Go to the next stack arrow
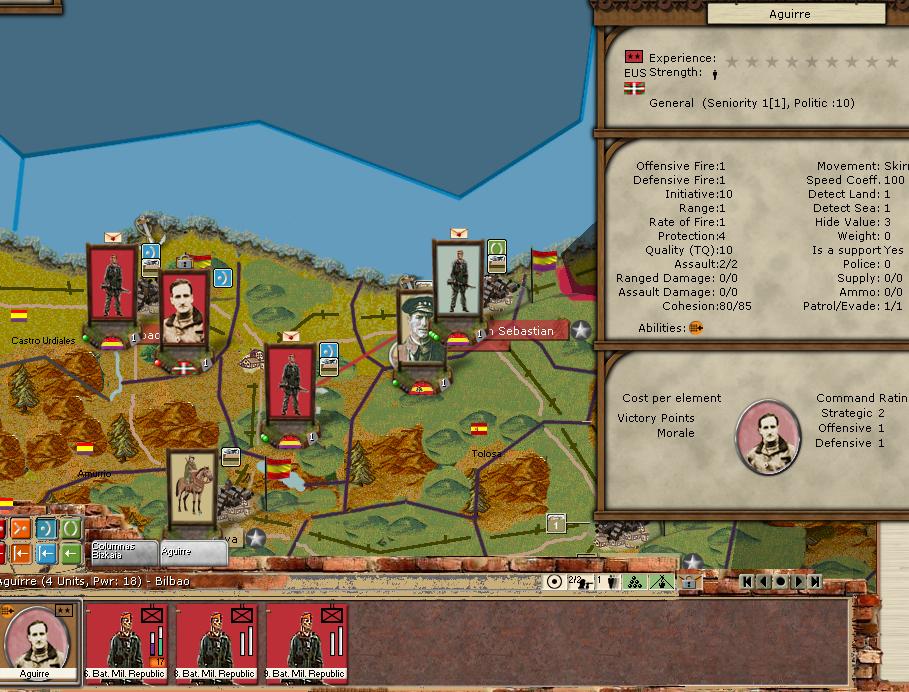Image resolution: width=909 pixels, height=692 pixels. tap(798, 582)
